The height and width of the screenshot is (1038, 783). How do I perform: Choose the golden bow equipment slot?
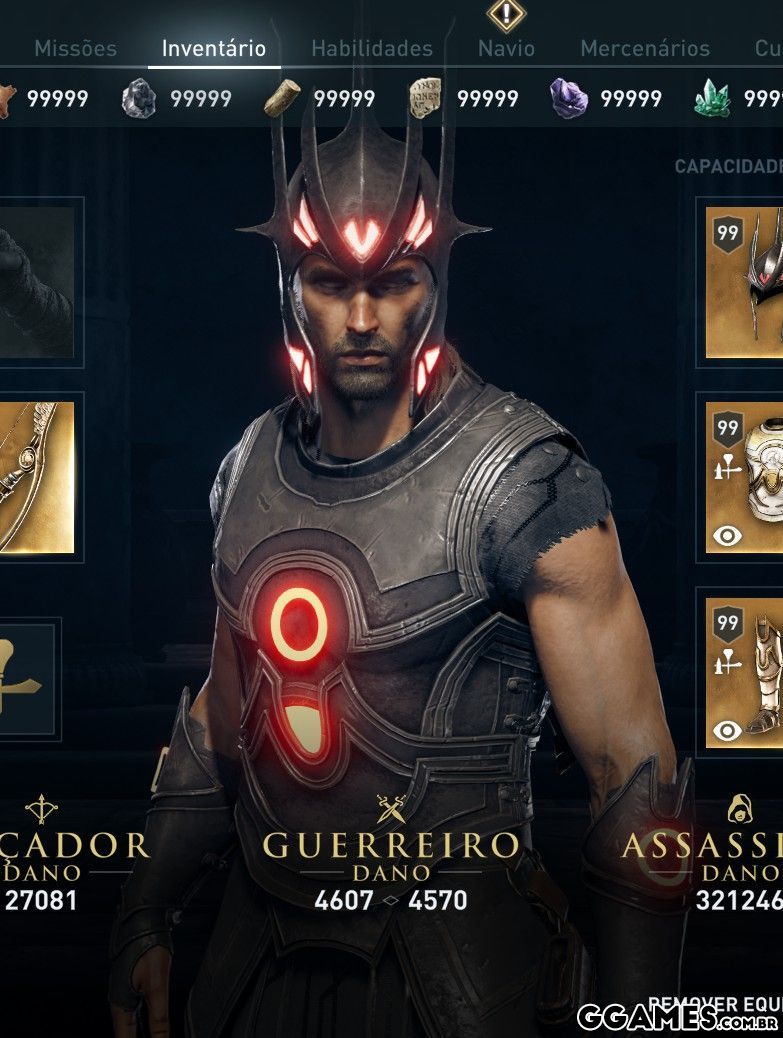(38, 477)
